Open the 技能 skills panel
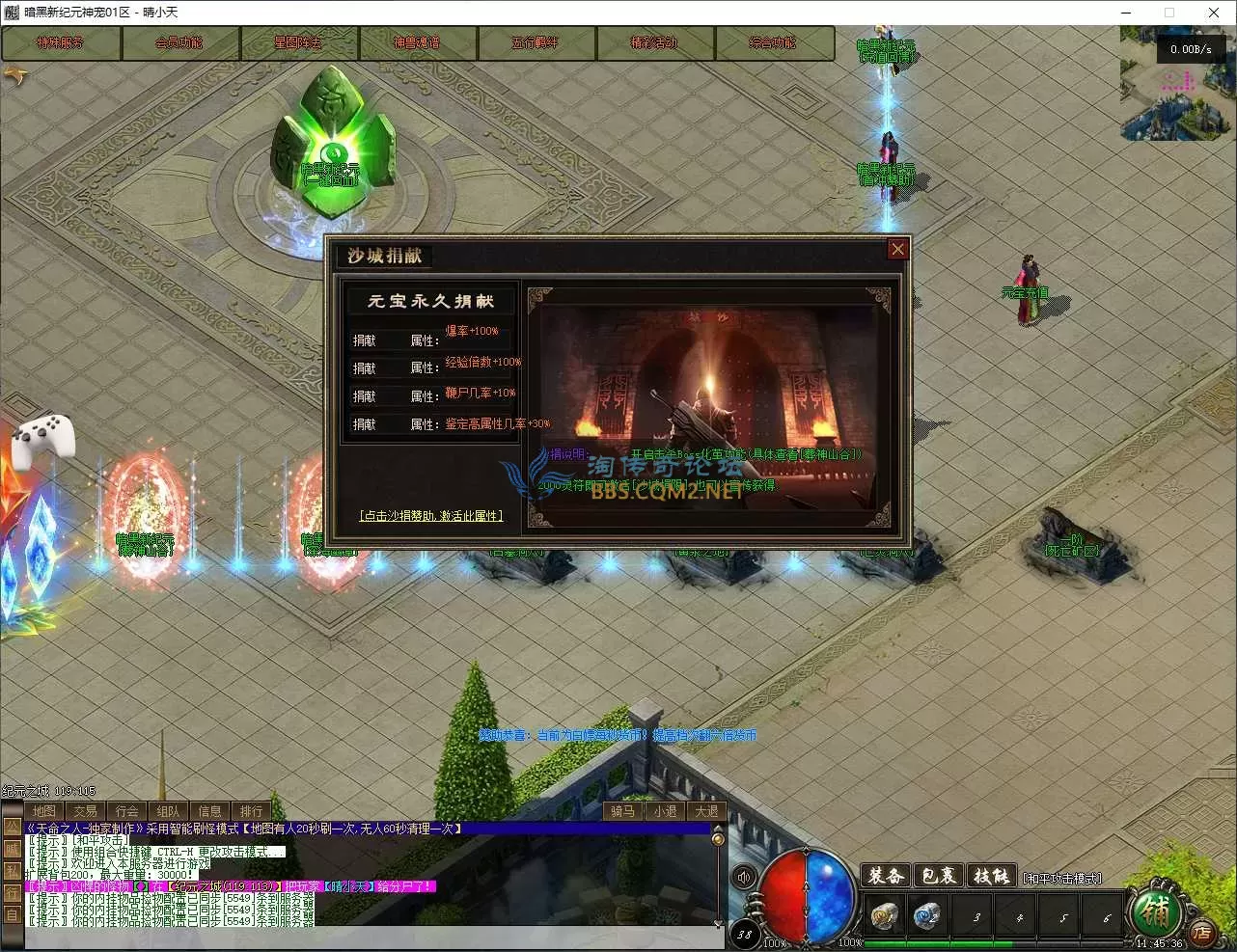The height and width of the screenshot is (952, 1237). (x=991, y=876)
